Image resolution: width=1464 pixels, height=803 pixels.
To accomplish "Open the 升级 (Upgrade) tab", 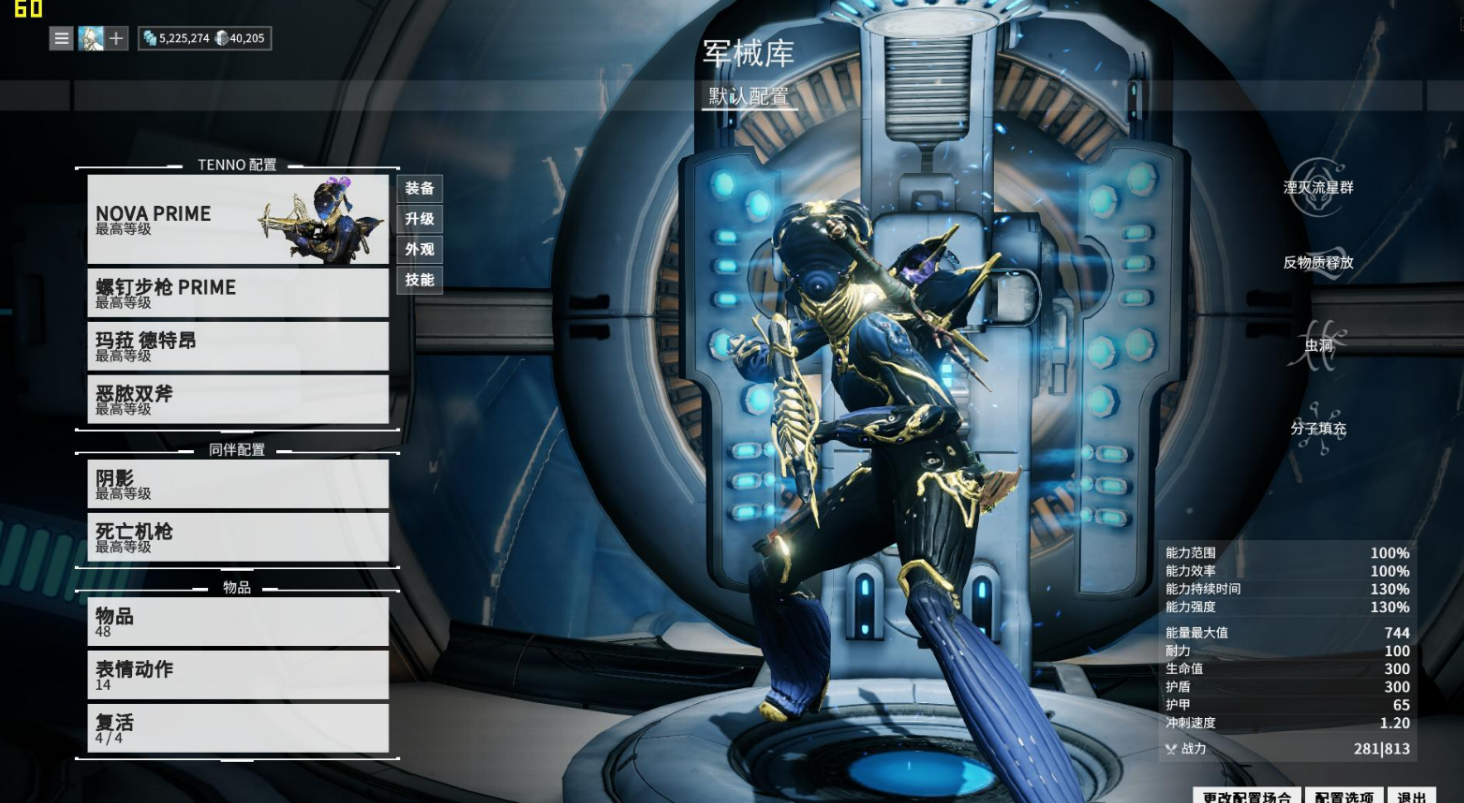I will point(420,219).
